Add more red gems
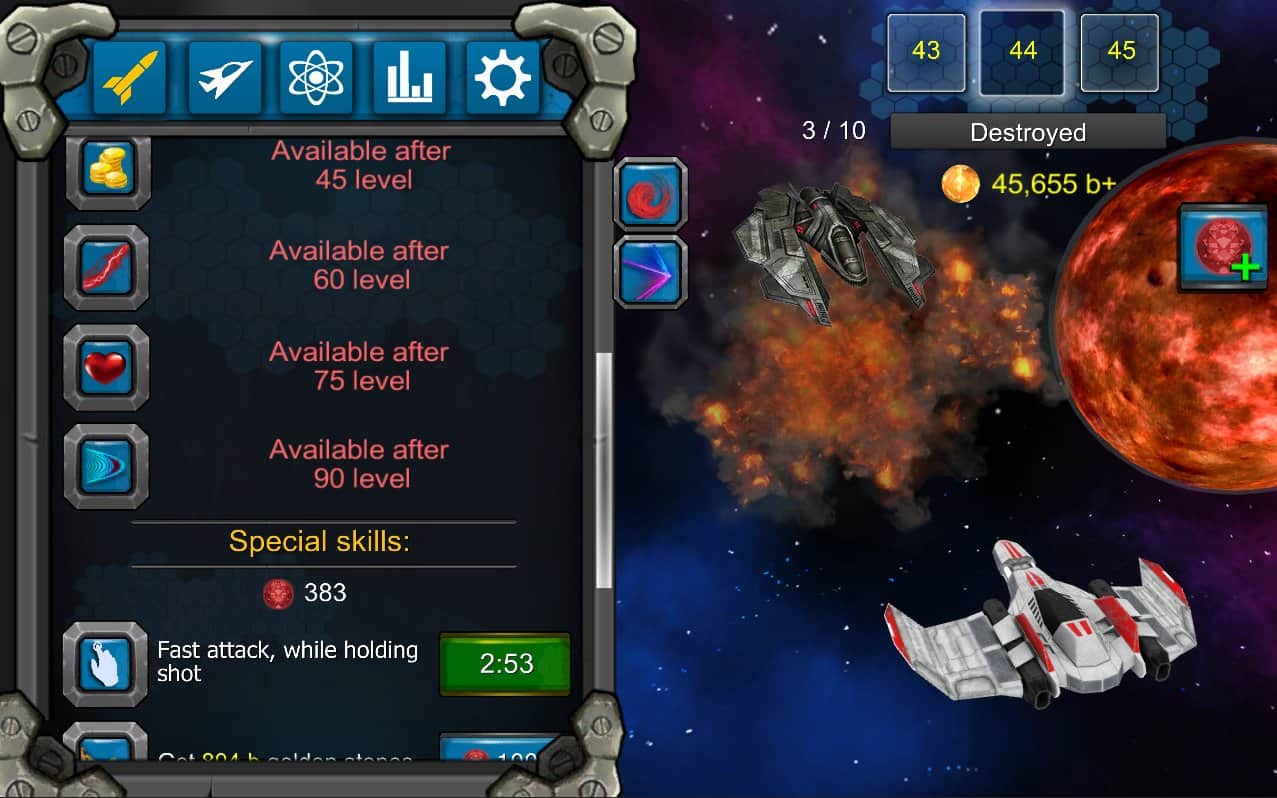Image resolution: width=1277 pixels, height=798 pixels. (x=1222, y=247)
